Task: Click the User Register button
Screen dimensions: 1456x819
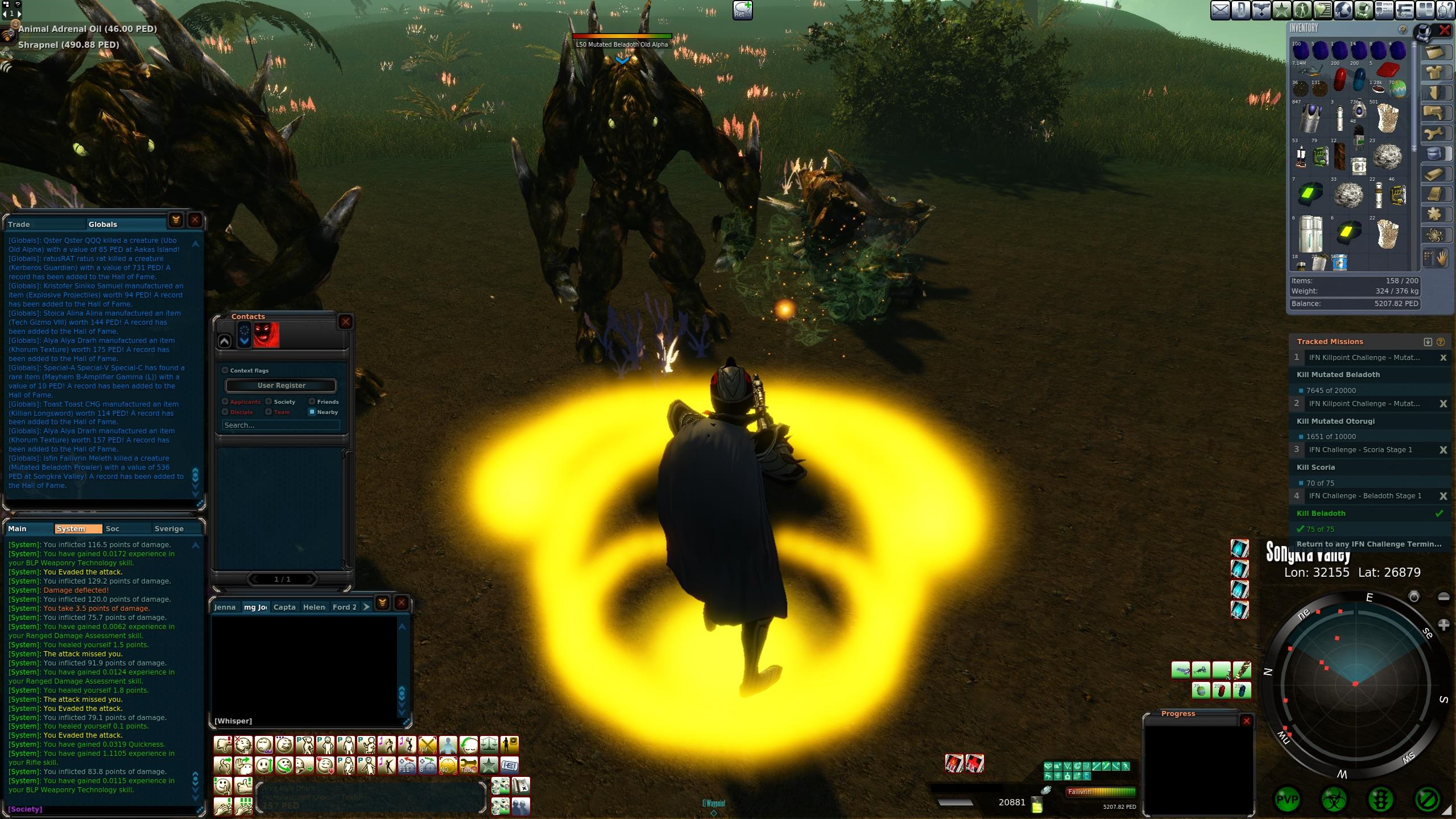Action: (x=281, y=386)
